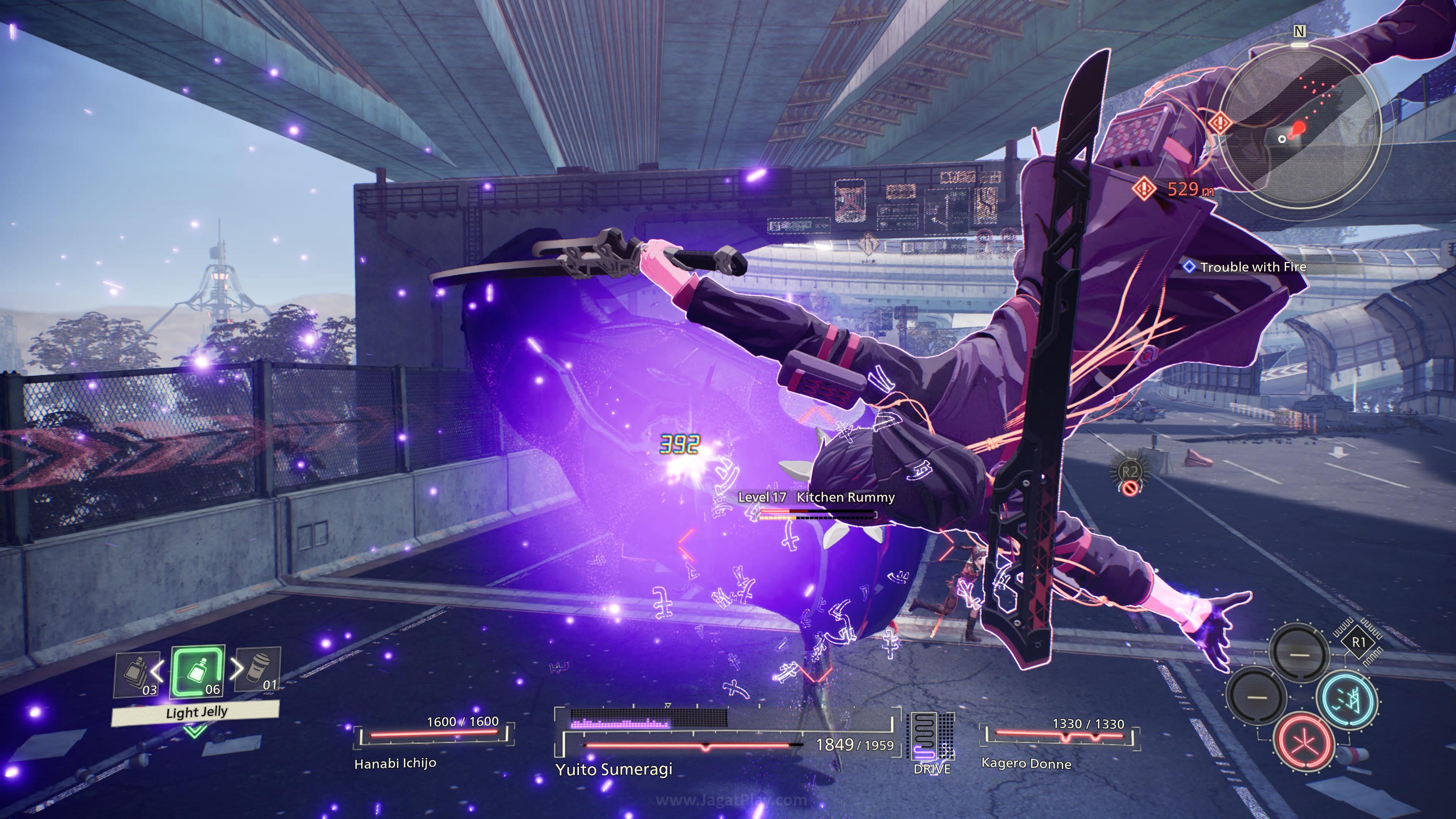
Task: Trigger the red SAS ability icon
Action: tap(1304, 743)
